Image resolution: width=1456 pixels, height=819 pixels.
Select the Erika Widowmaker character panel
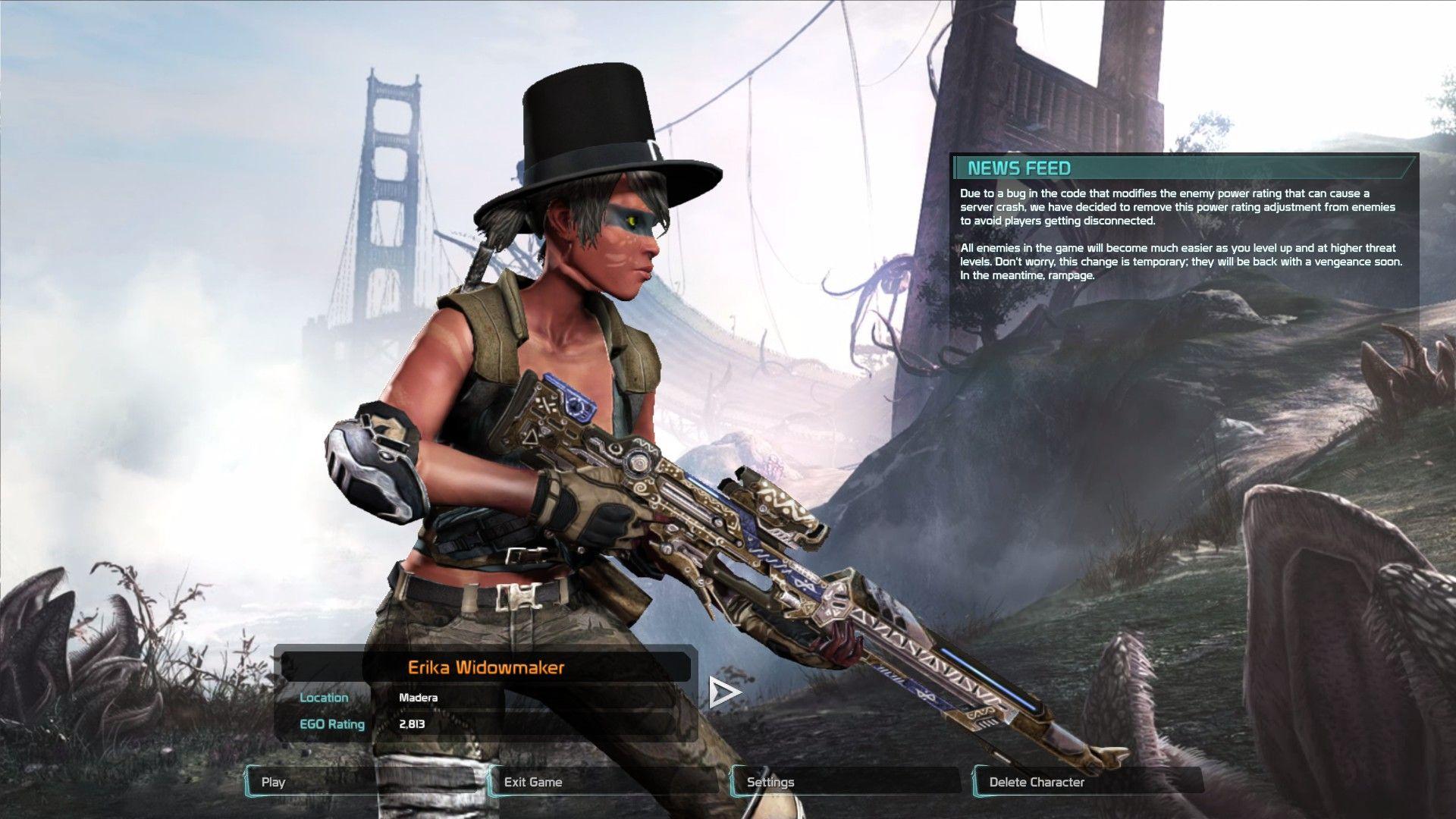click(485, 668)
